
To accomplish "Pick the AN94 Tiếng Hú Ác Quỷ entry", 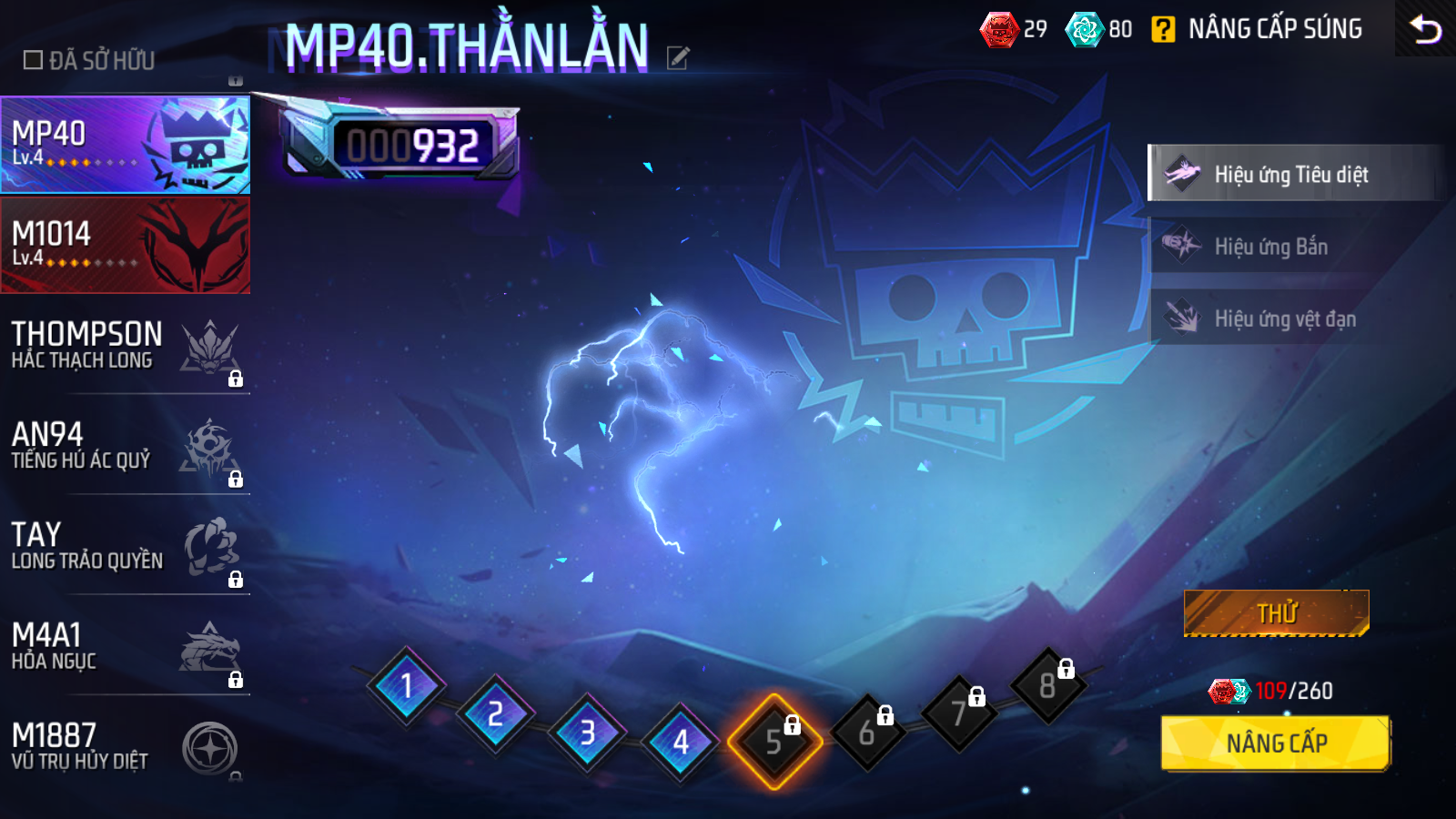I will click(x=125, y=447).
